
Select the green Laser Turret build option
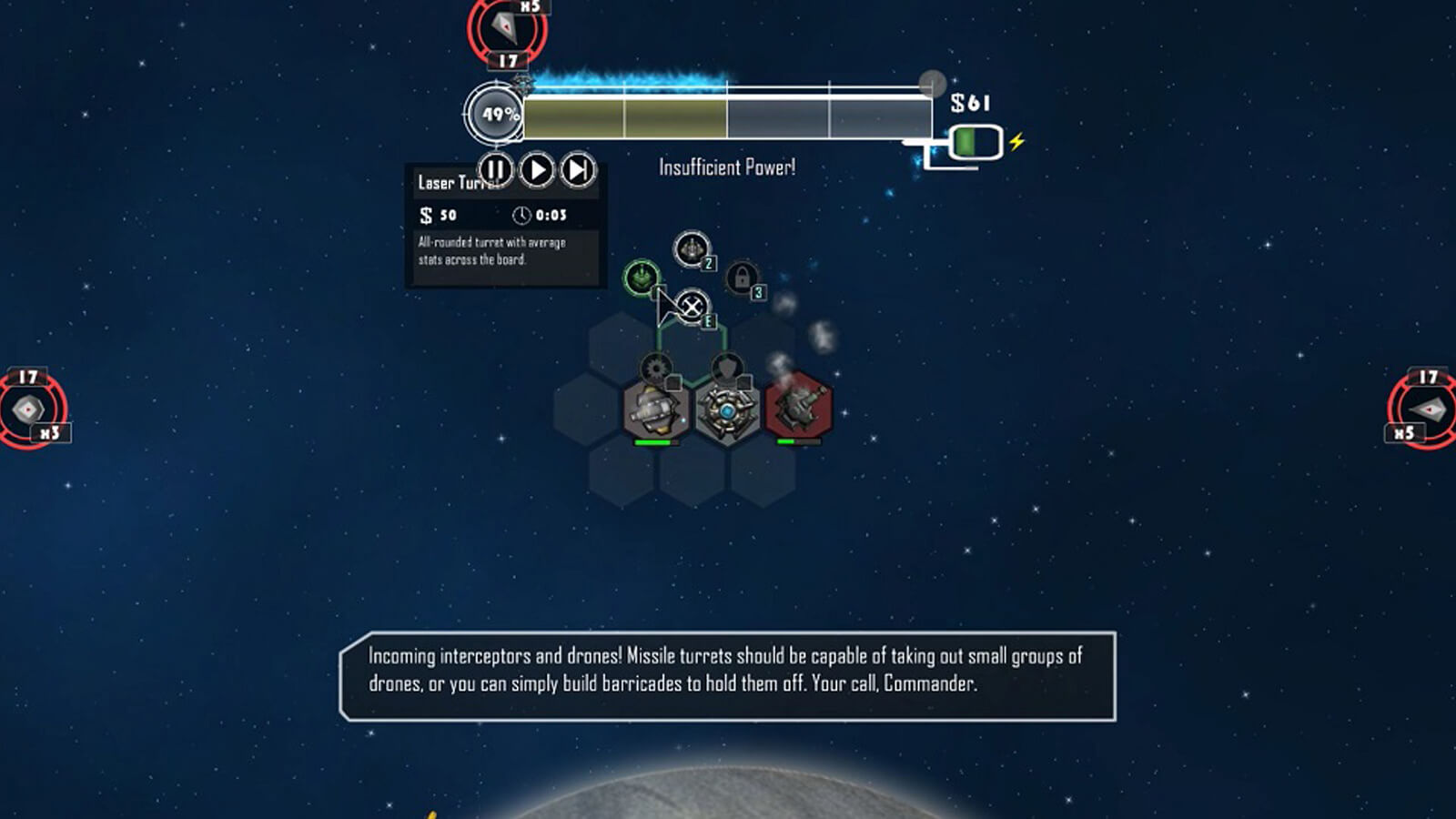click(642, 277)
